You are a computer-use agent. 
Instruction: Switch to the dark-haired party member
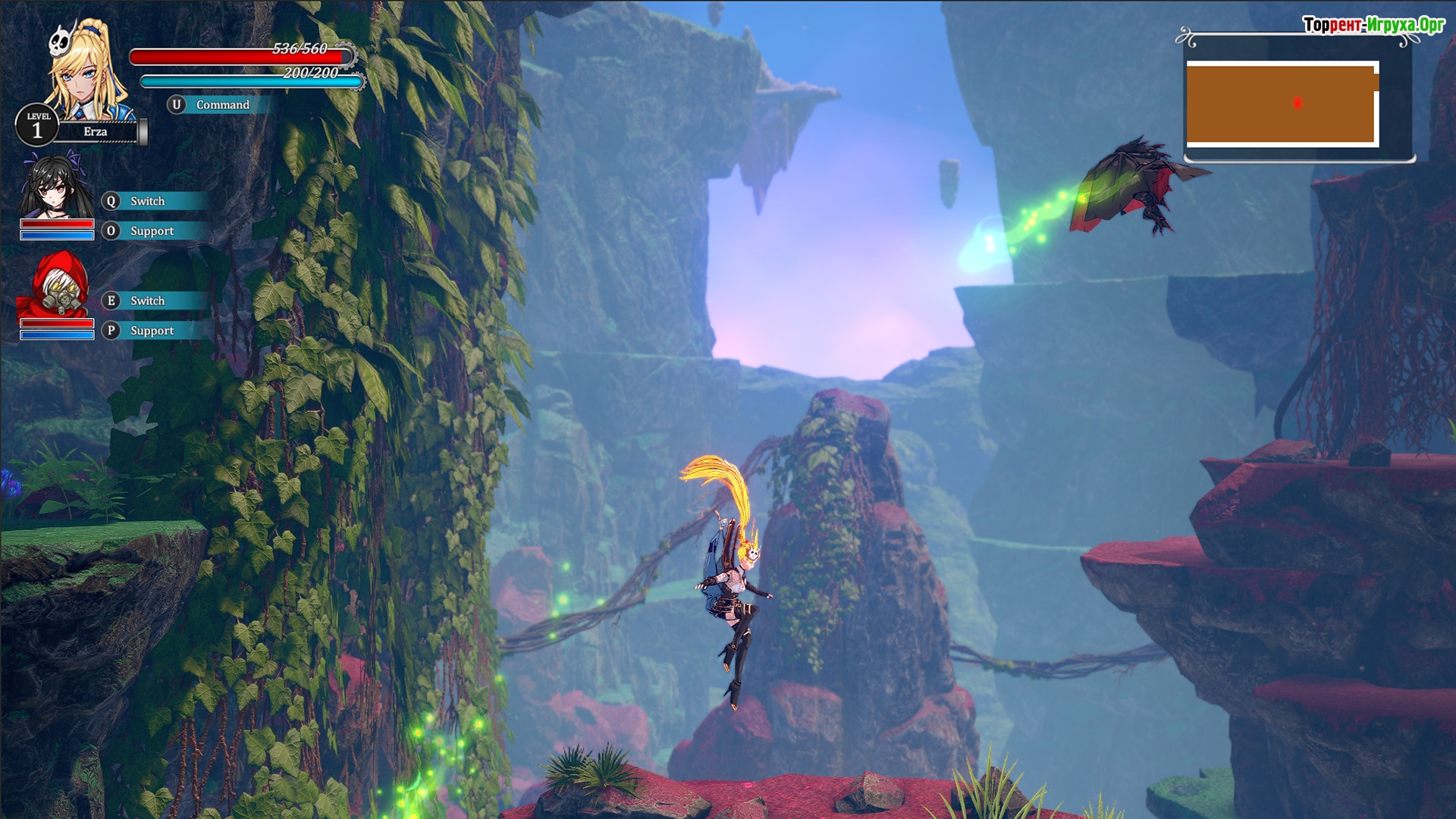pos(146,201)
